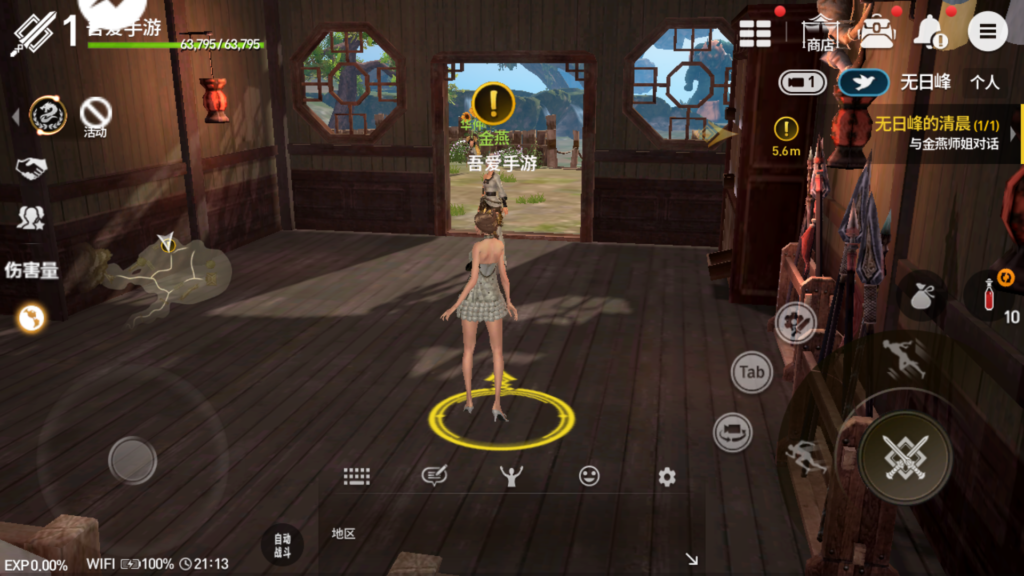The height and width of the screenshot is (576, 1024).
Task: Switch to the 个人 tab
Action: (984, 82)
